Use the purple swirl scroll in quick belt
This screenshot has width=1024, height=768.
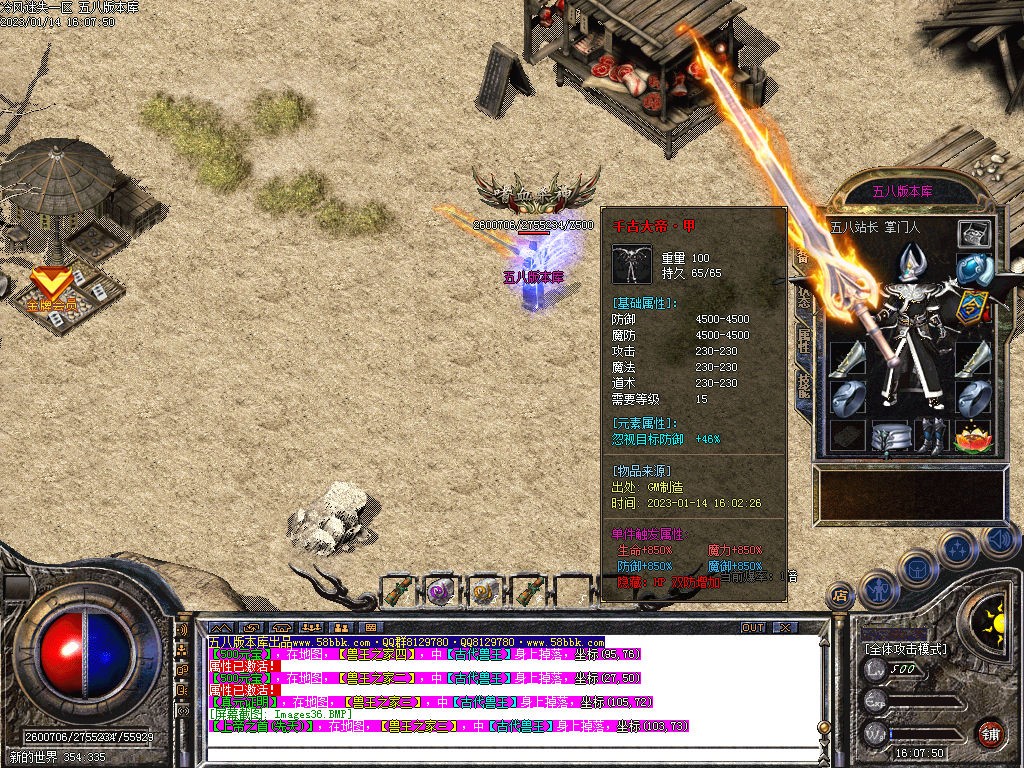(x=441, y=592)
